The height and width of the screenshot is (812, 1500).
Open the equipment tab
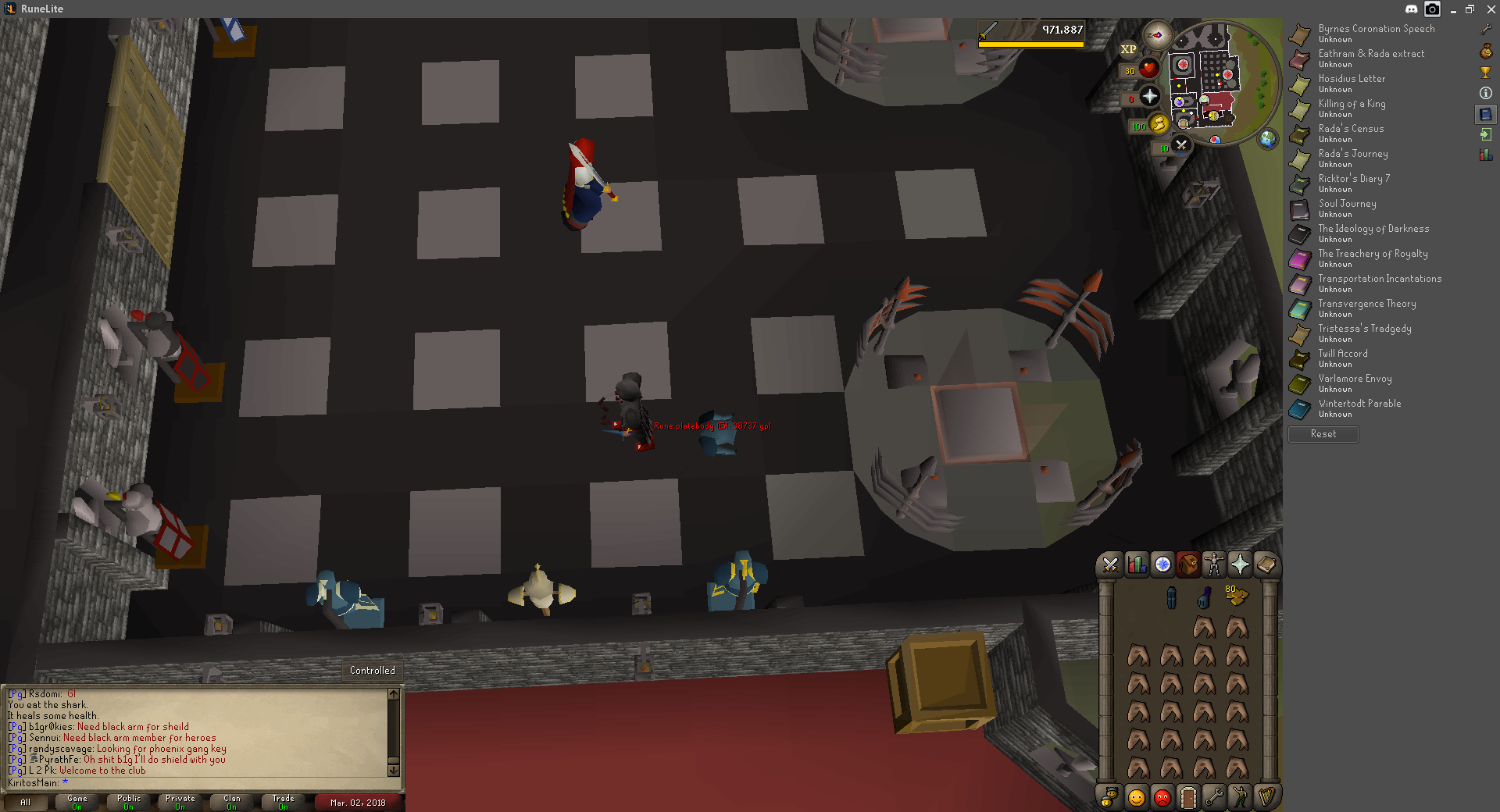pos(1215,564)
